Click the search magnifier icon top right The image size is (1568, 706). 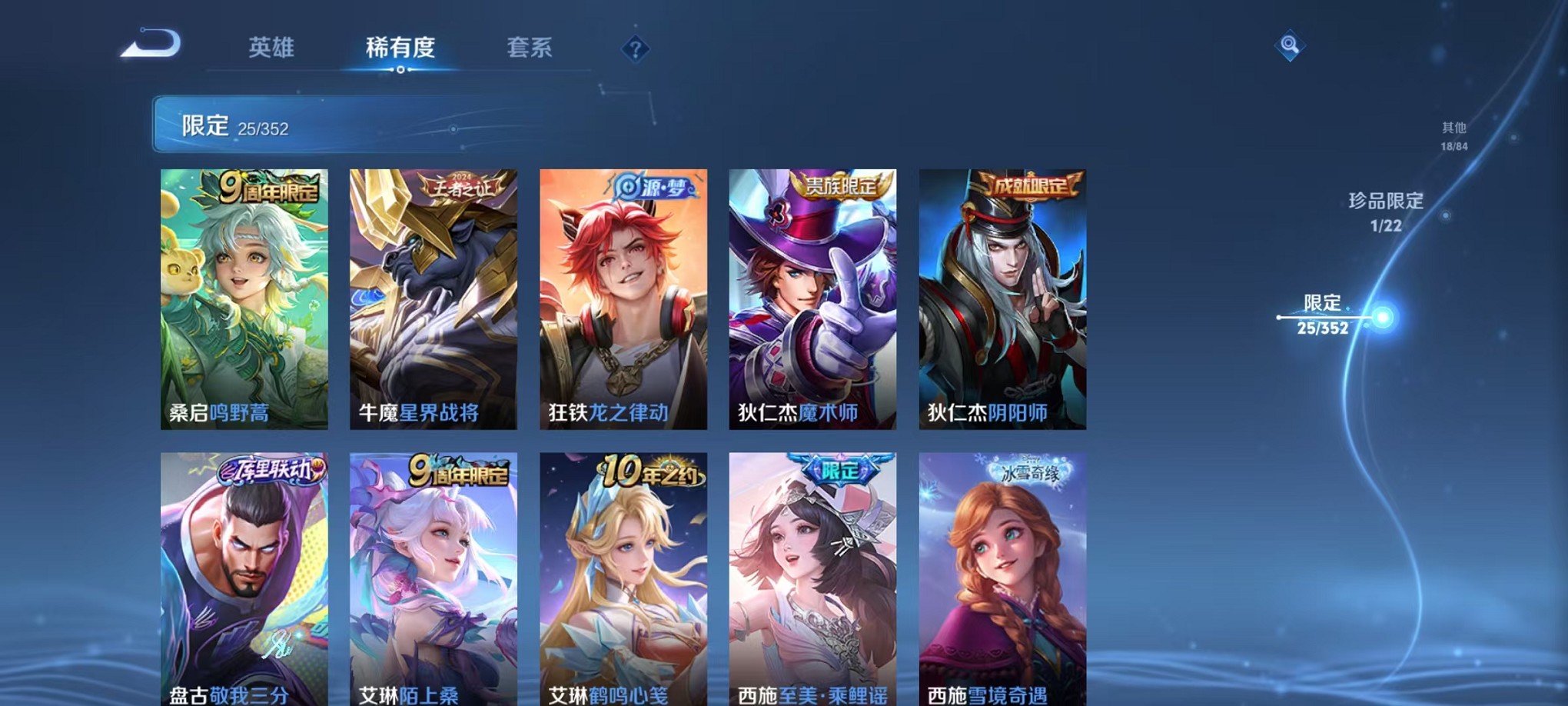tap(1288, 46)
